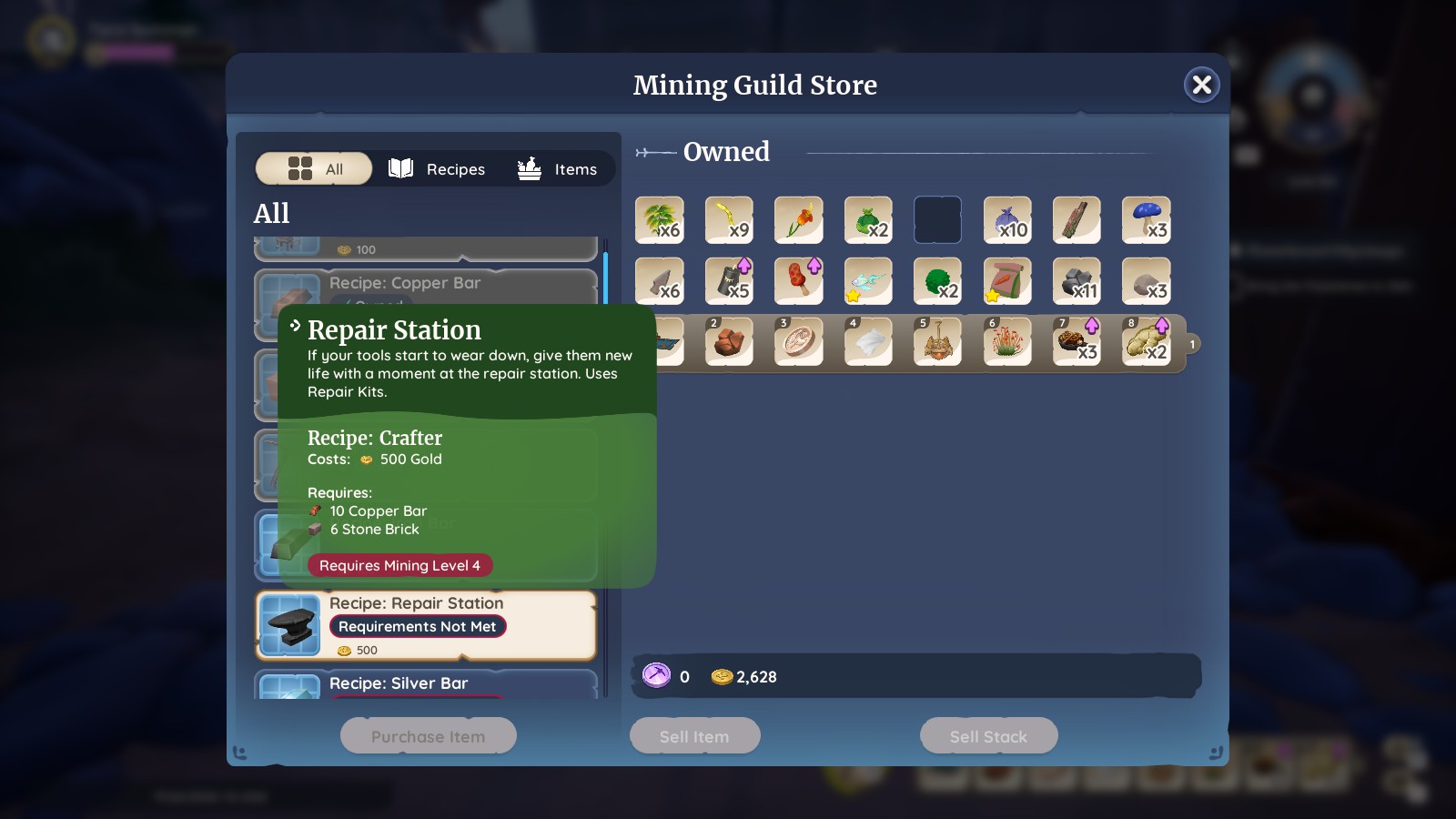Click the carrot seed packet with star
Image resolution: width=1456 pixels, height=819 pixels.
pos(1007,280)
